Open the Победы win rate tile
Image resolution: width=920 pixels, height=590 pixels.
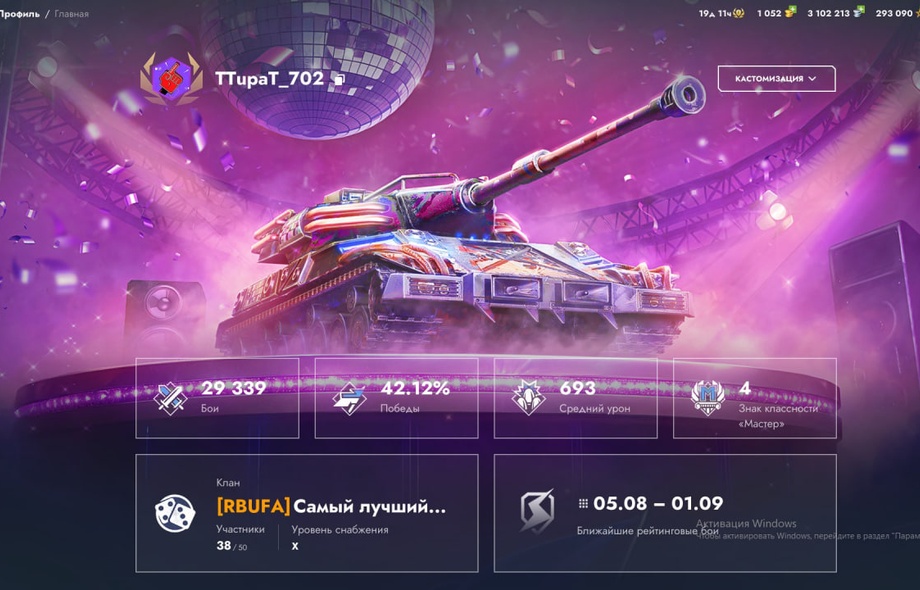point(396,398)
